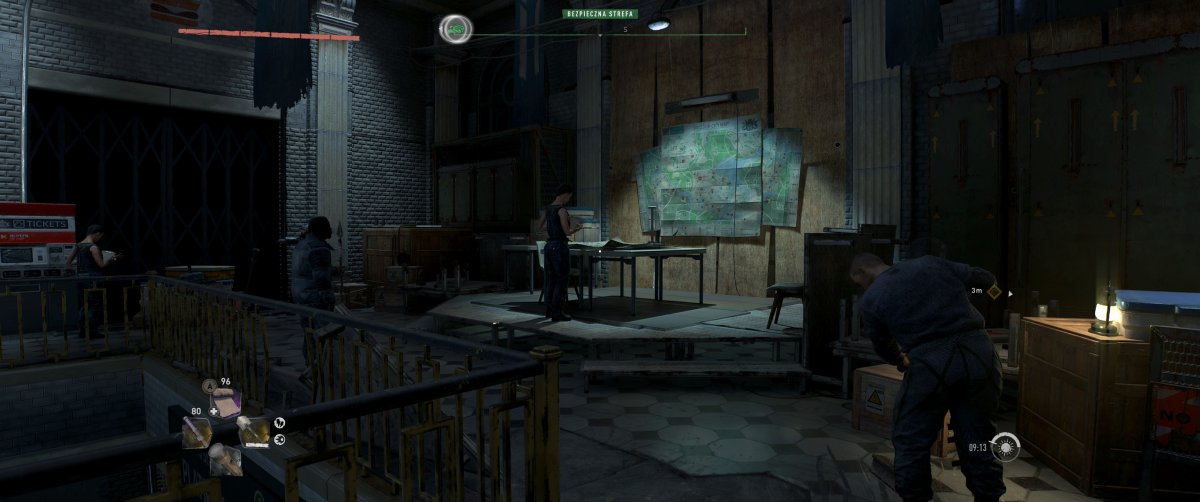Click the lower round accessory icon
1200x502 pixels.
[279, 439]
